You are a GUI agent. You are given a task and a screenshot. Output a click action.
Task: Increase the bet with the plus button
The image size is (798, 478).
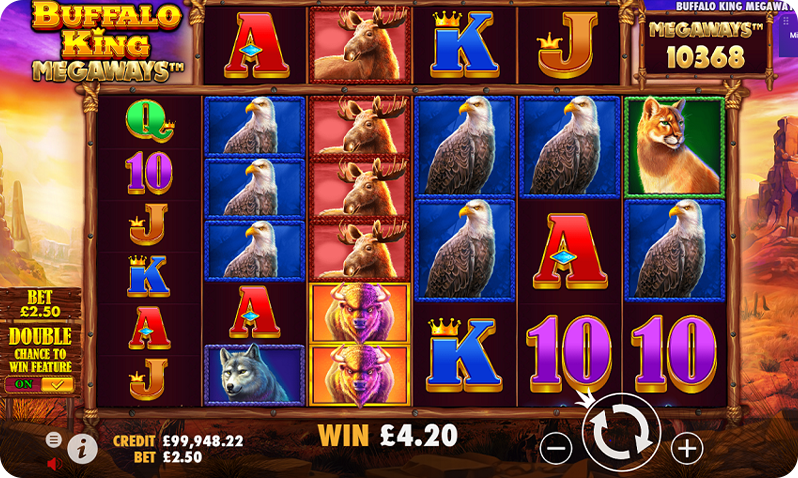(687, 448)
